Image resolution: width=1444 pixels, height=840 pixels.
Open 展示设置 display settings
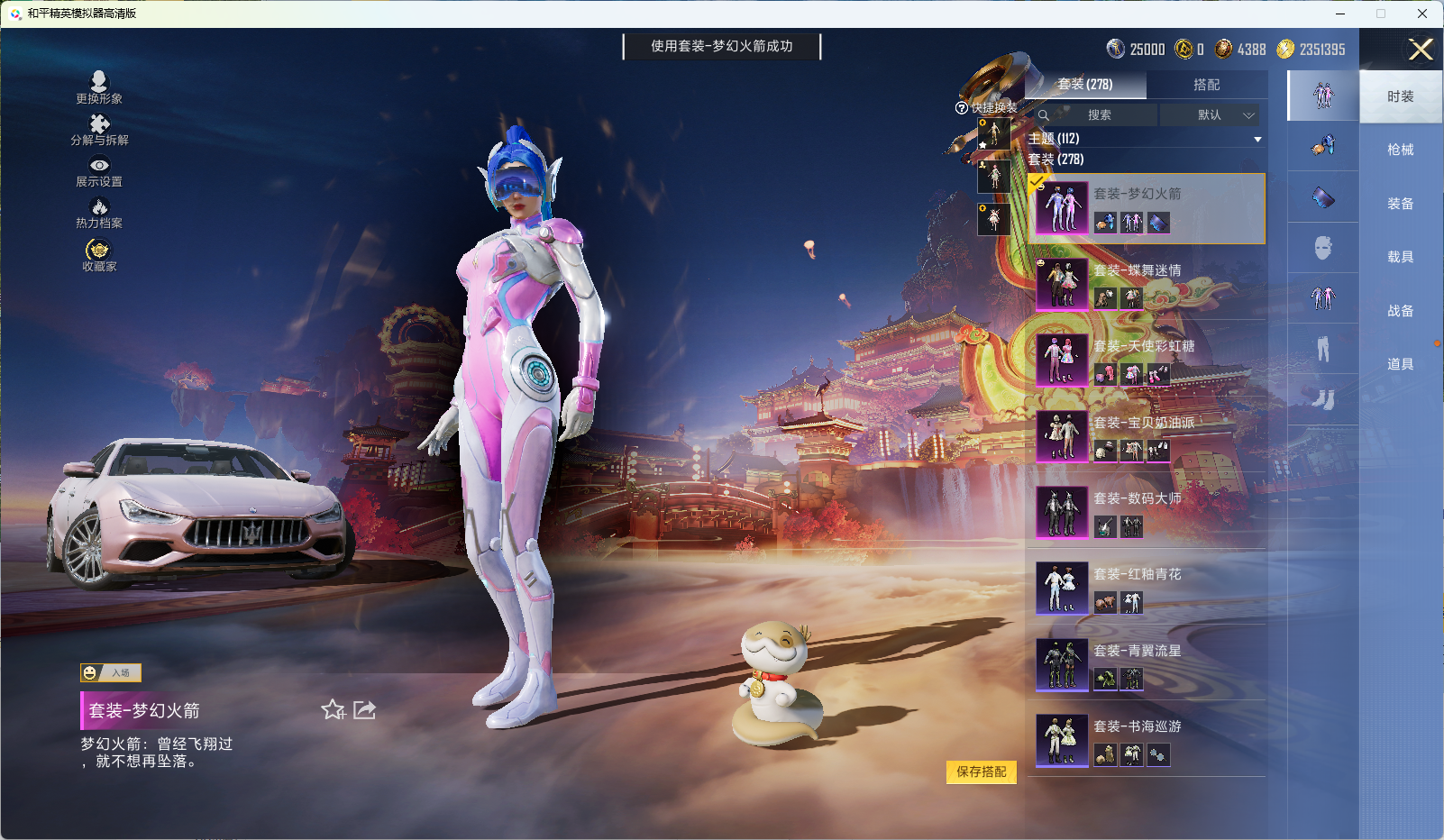(x=99, y=171)
